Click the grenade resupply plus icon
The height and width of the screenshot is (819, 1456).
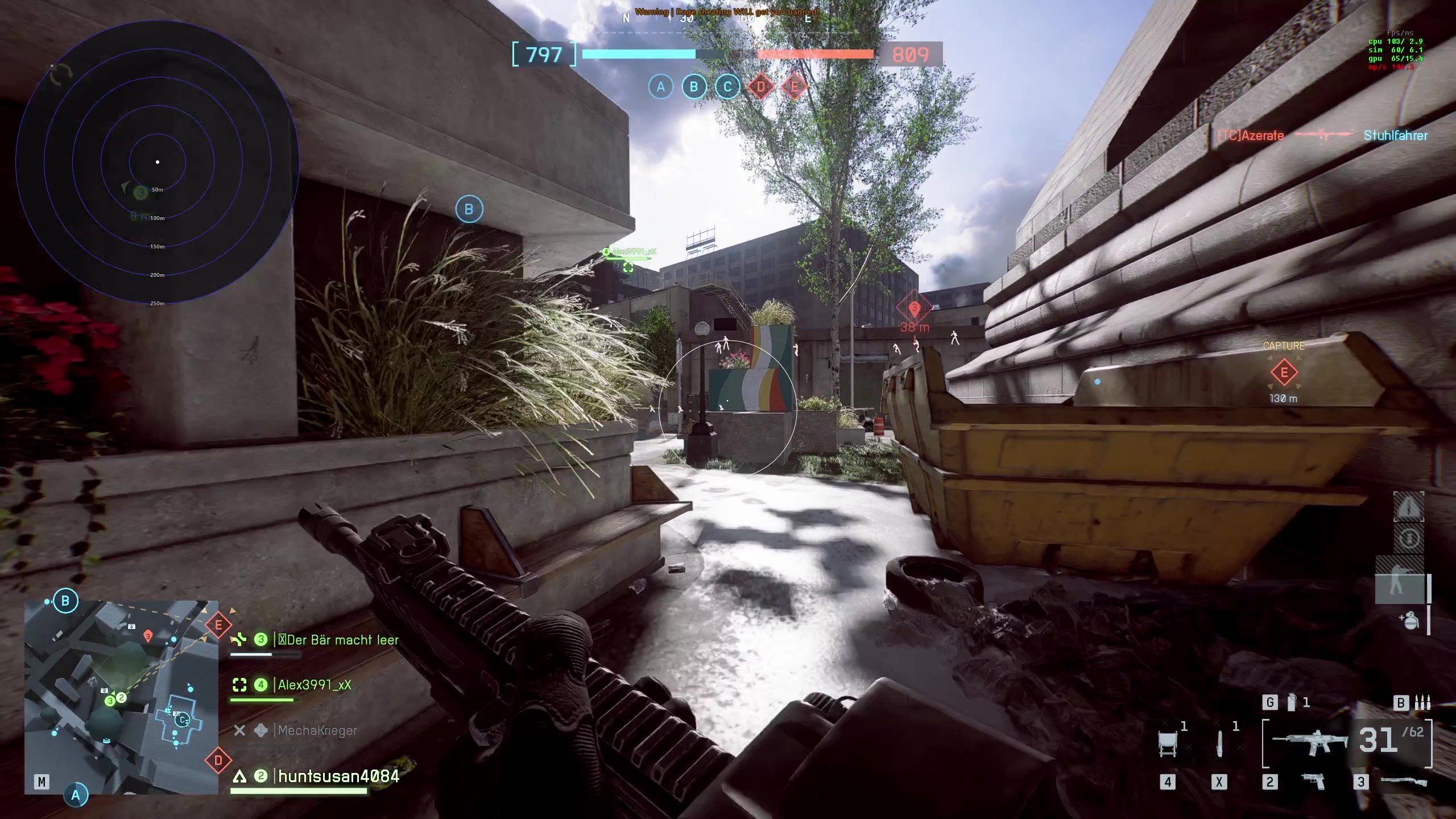1410,621
